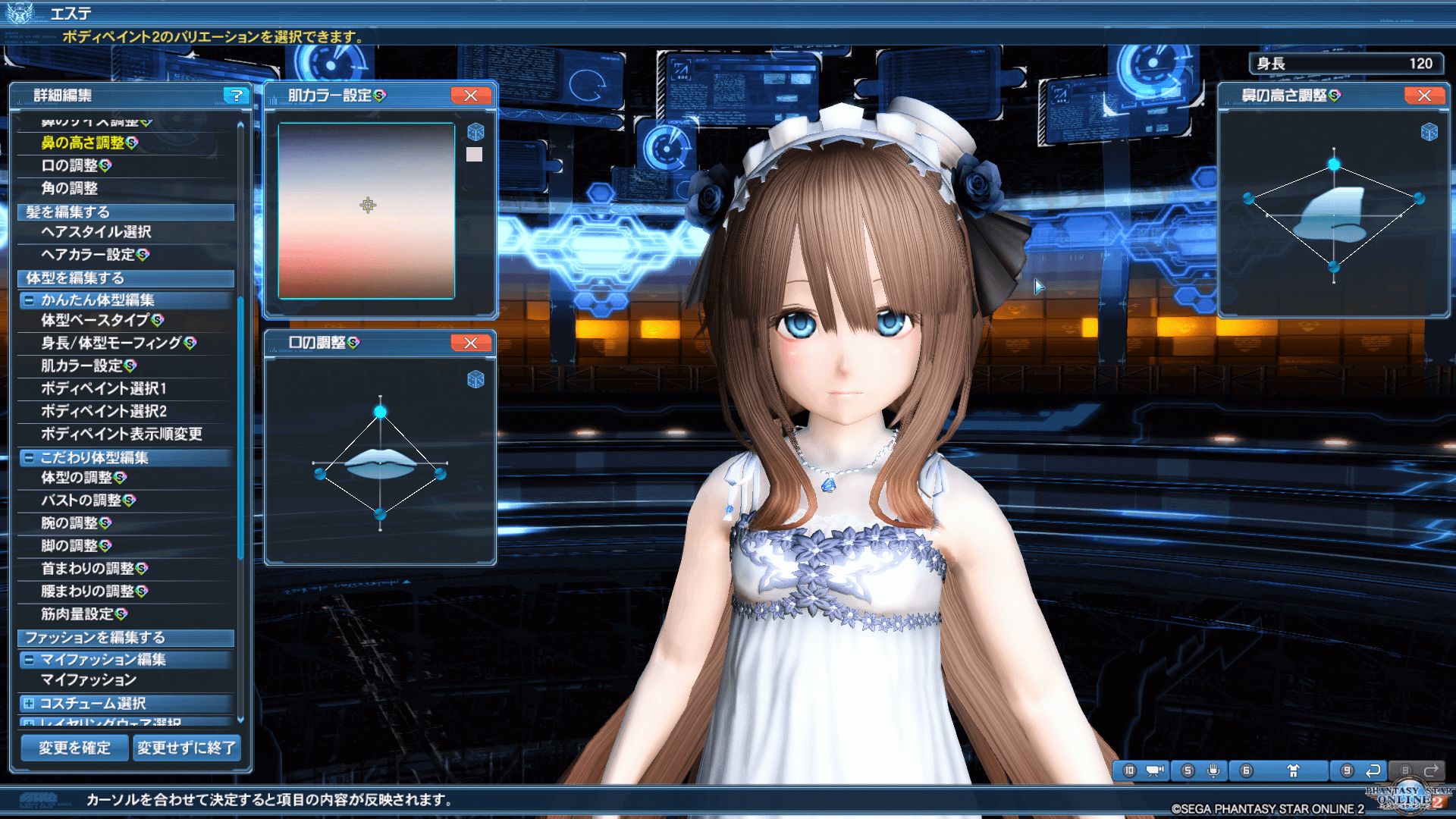Open 筋肉量設定 entry

click(x=83, y=614)
